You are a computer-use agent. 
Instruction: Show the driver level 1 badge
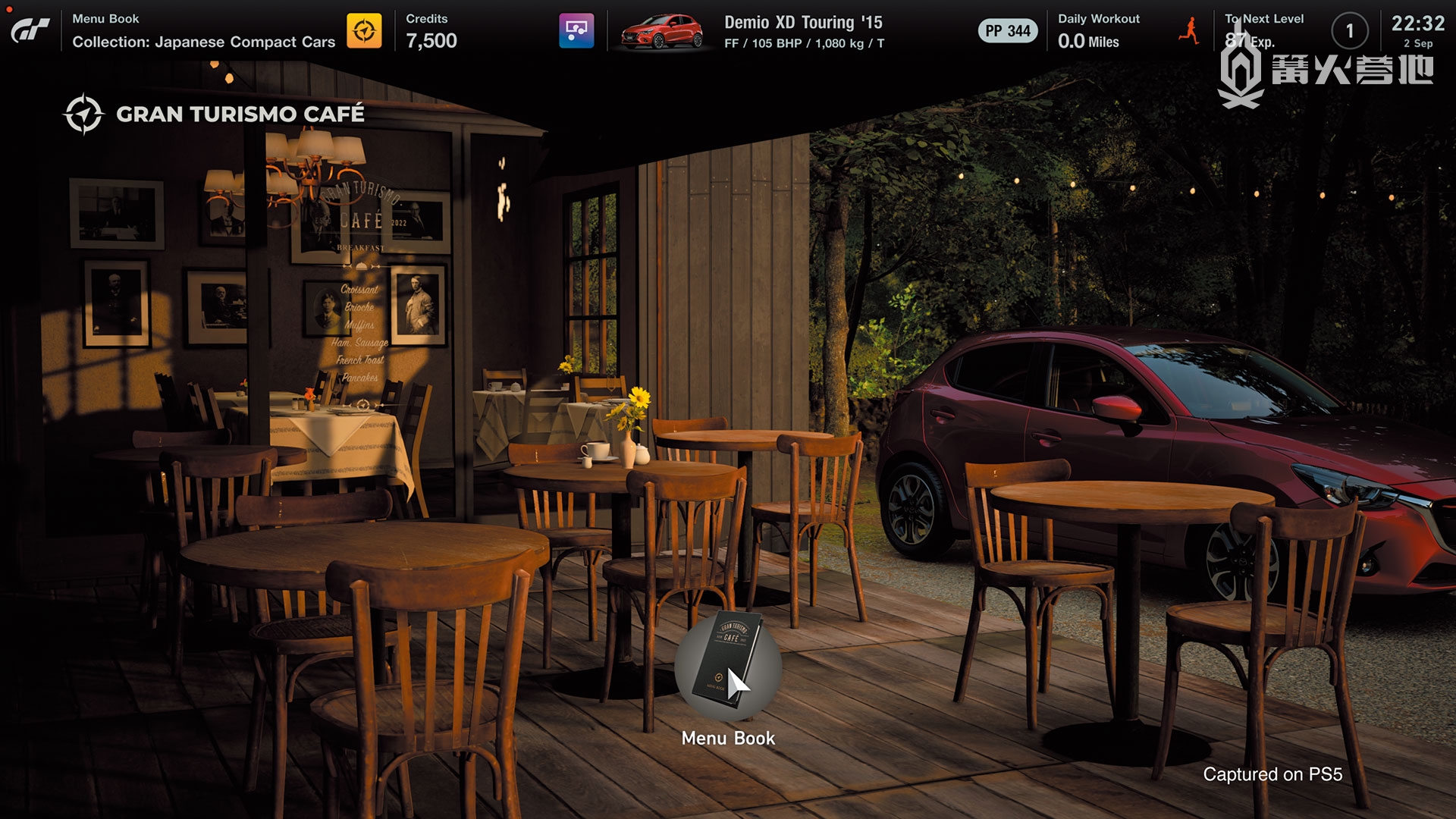click(x=1349, y=31)
